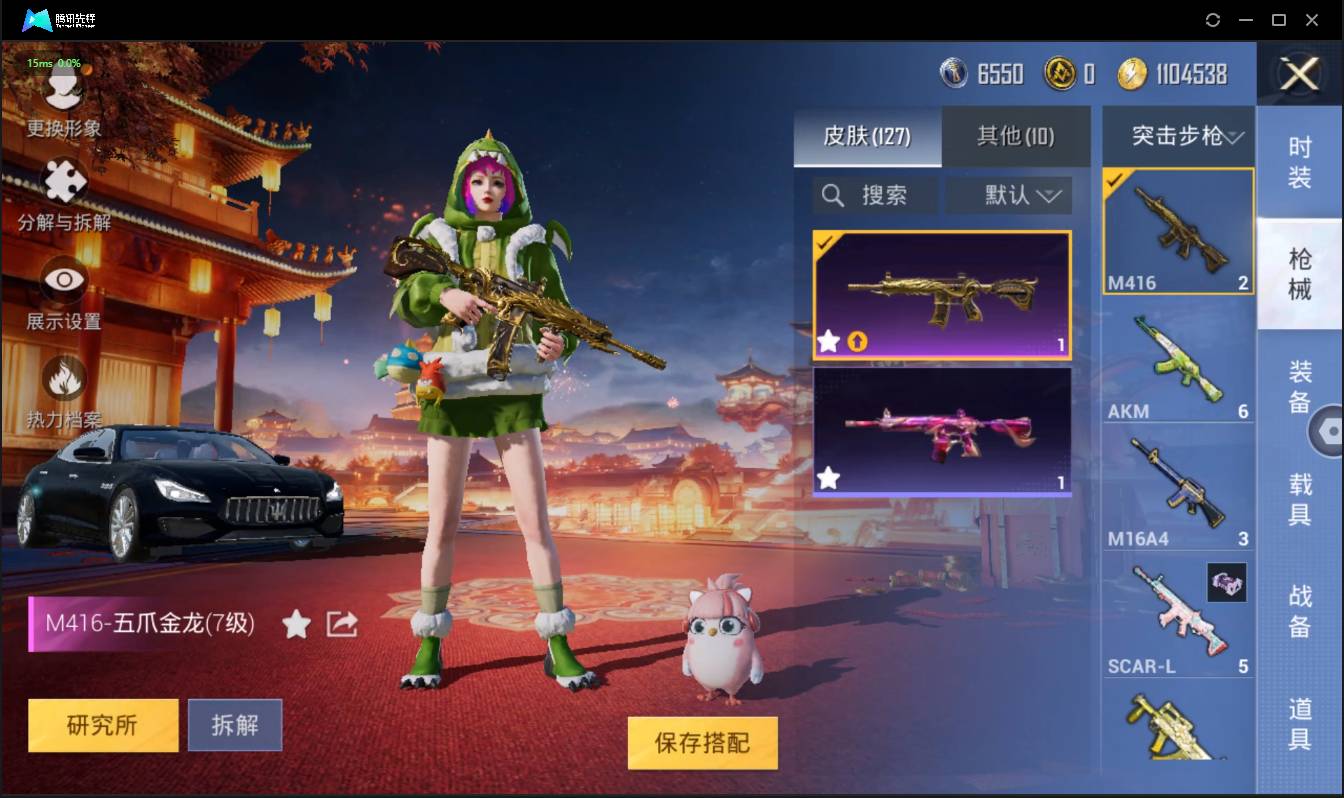Open the search field in skins panel
This screenshot has width=1344, height=798.
tap(874, 195)
